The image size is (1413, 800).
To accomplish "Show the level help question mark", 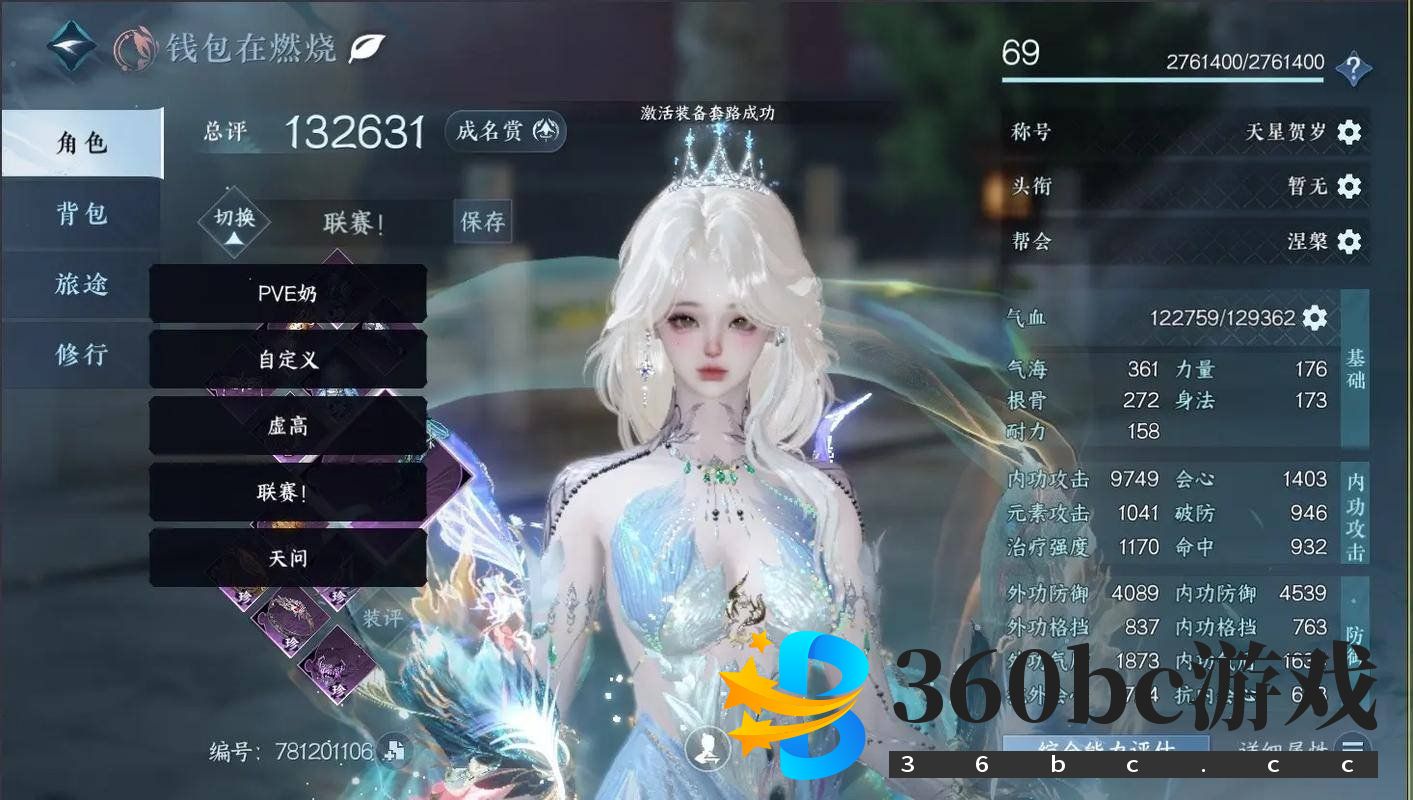I will point(1353,69).
